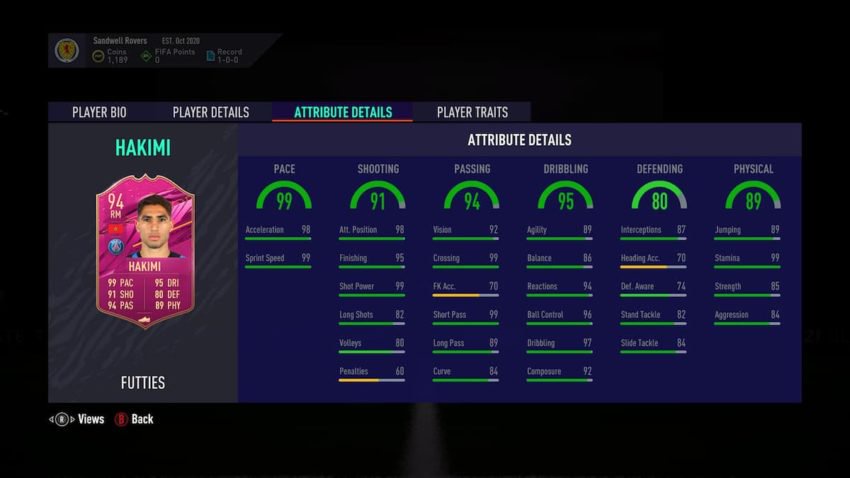Click the Sandwell Rovers club crest

[67, 50]
